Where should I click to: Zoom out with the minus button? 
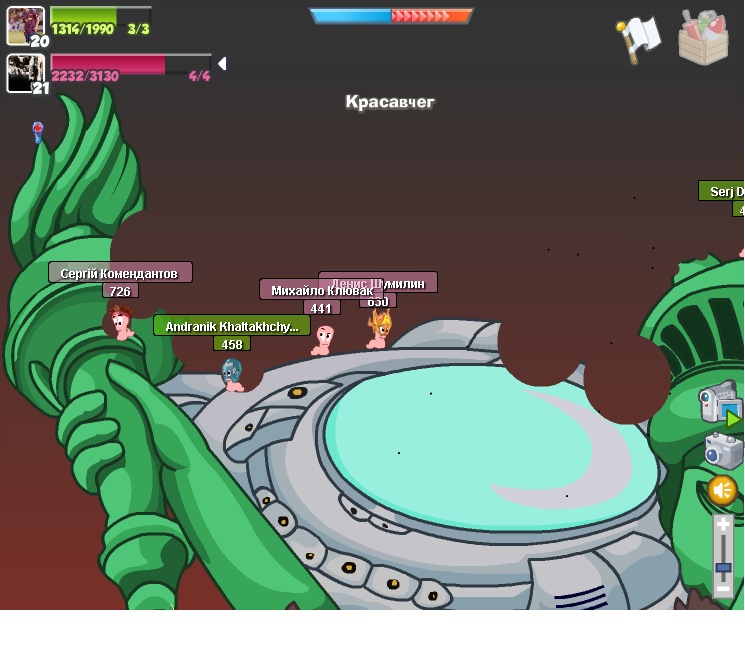tap(723, 589)
